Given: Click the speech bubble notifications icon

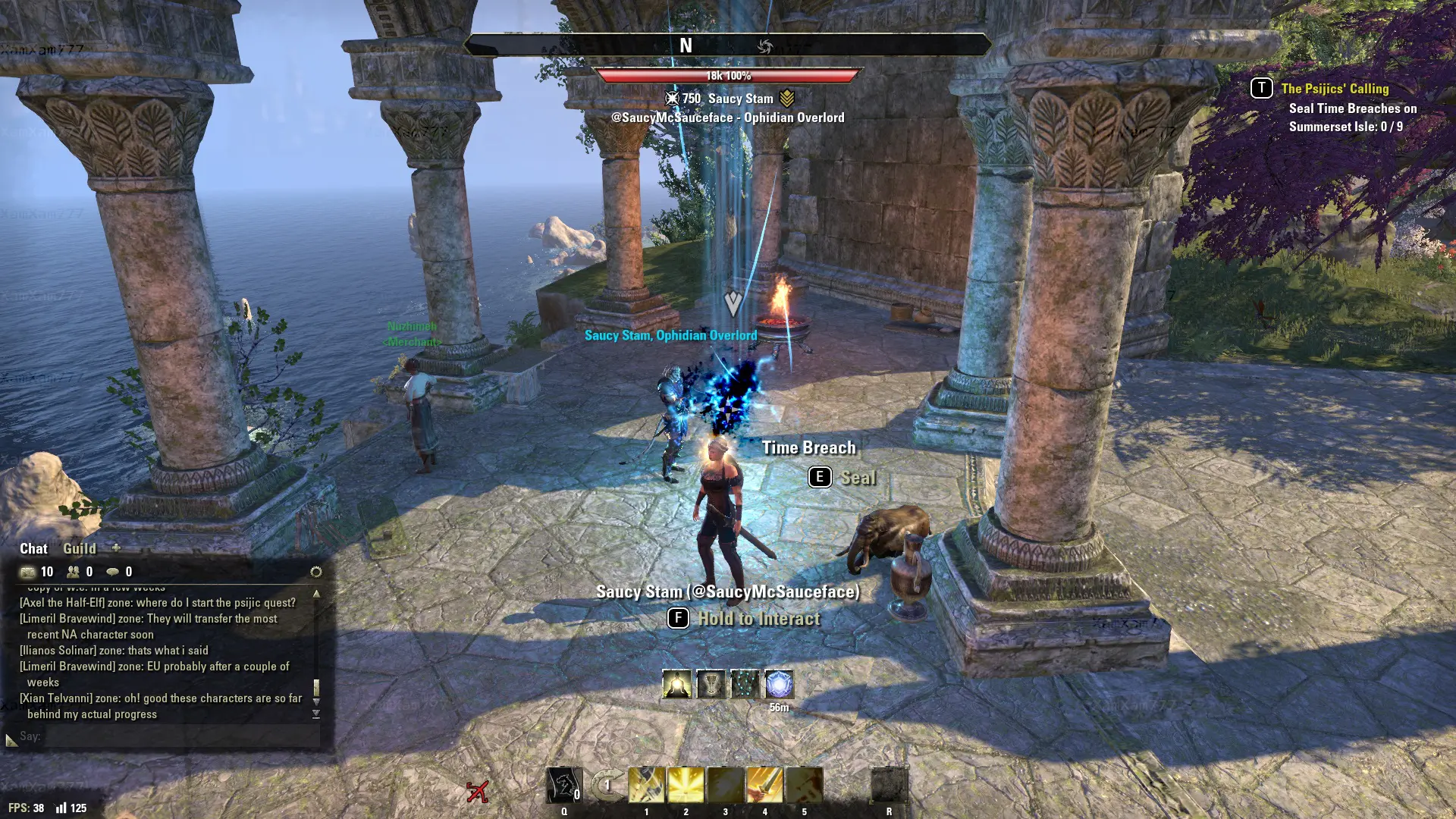Looking at the screenshot, I should click(x=113, y=572).
